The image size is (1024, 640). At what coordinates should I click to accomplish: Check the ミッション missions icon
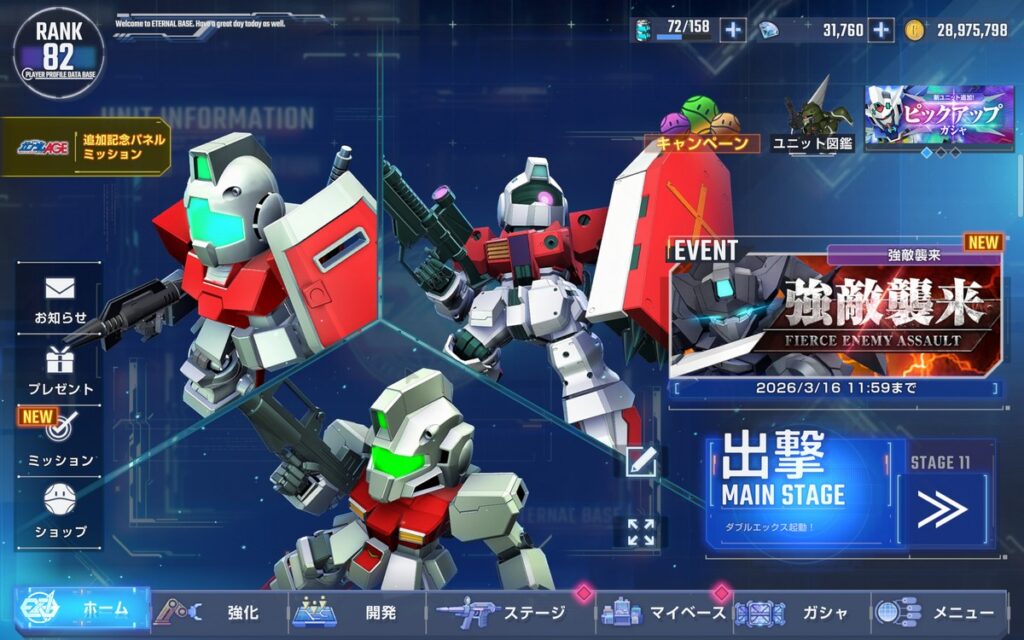coord(60,440)
